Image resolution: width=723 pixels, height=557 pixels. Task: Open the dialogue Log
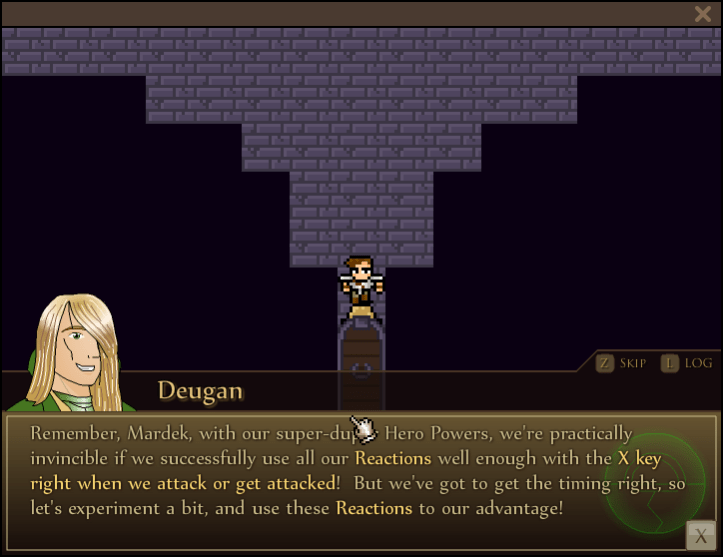click(687, 363)
